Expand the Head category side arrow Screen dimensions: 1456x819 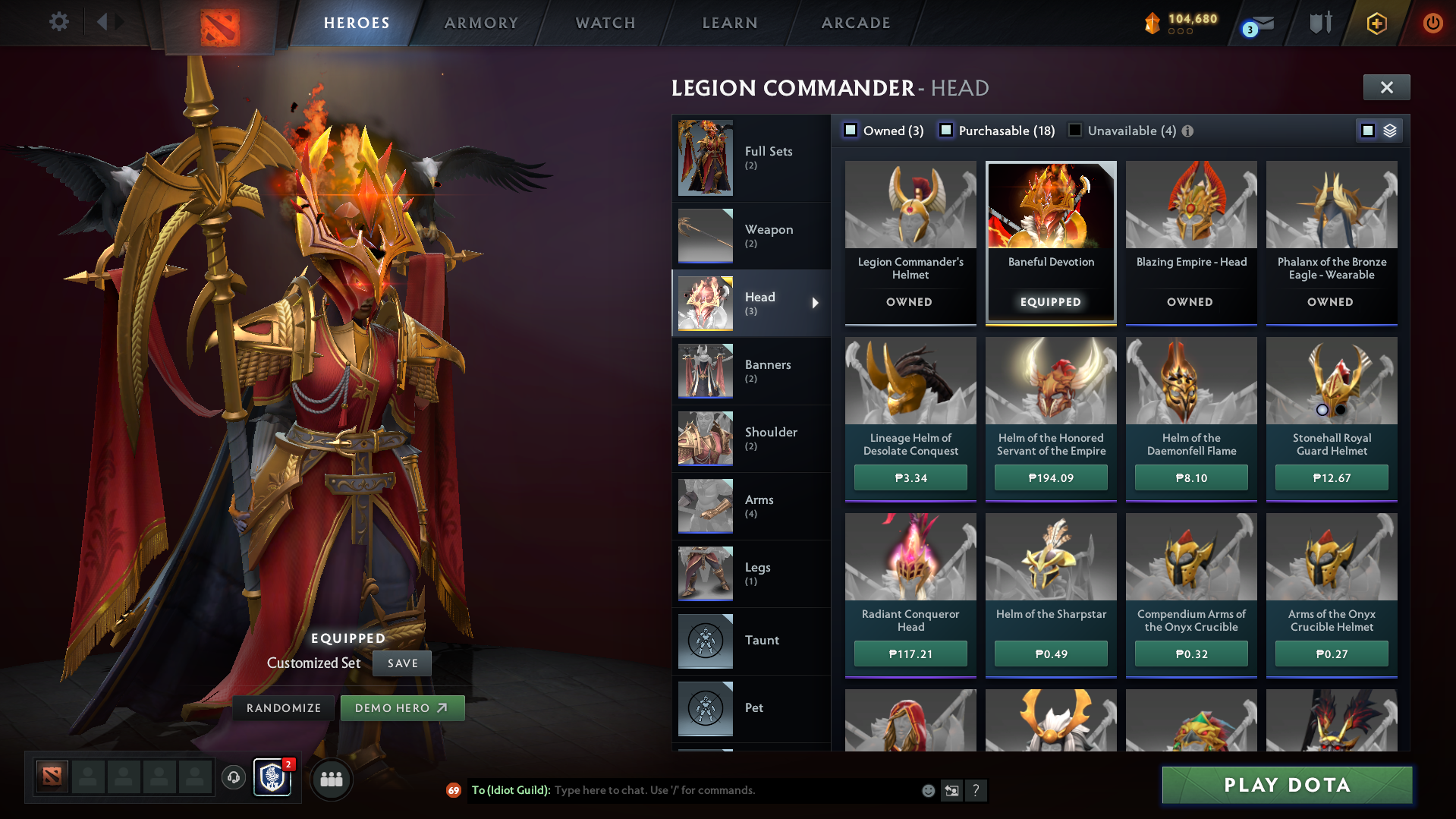click(x=816, y=303)
